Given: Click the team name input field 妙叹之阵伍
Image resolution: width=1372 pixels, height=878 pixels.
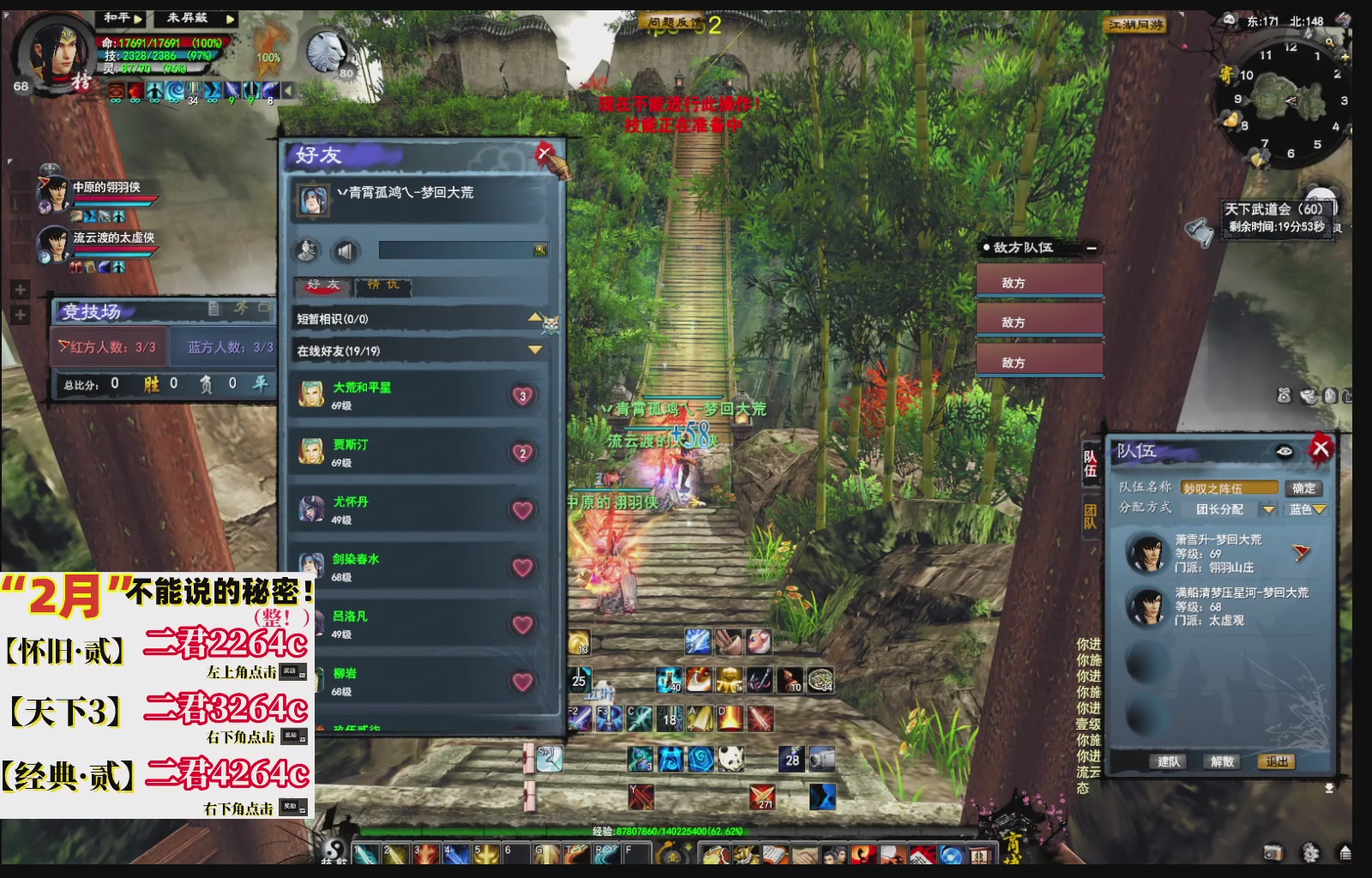Looking at the screenshot, I should [x=1230, y=488].
